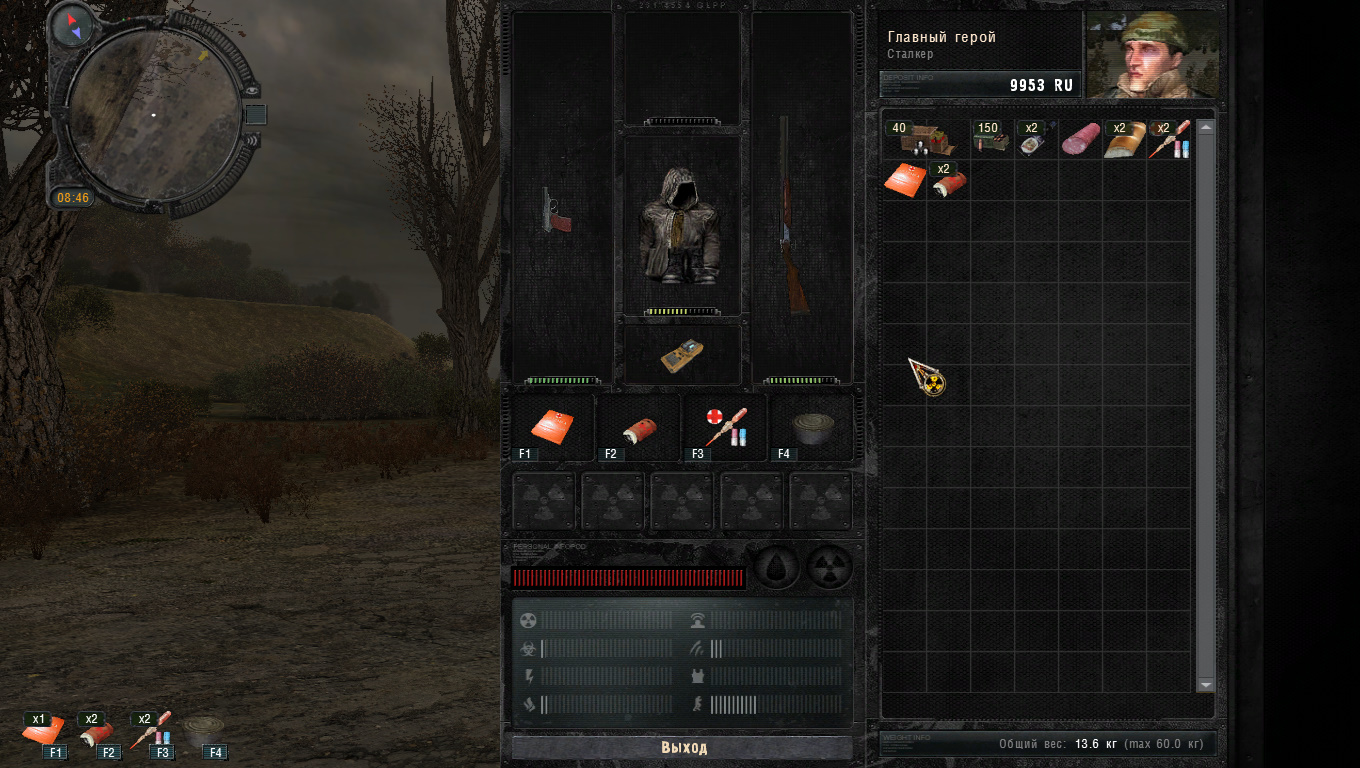
Task: Select the bread loaves in the backpack
Action: (x=1124, y=139)
